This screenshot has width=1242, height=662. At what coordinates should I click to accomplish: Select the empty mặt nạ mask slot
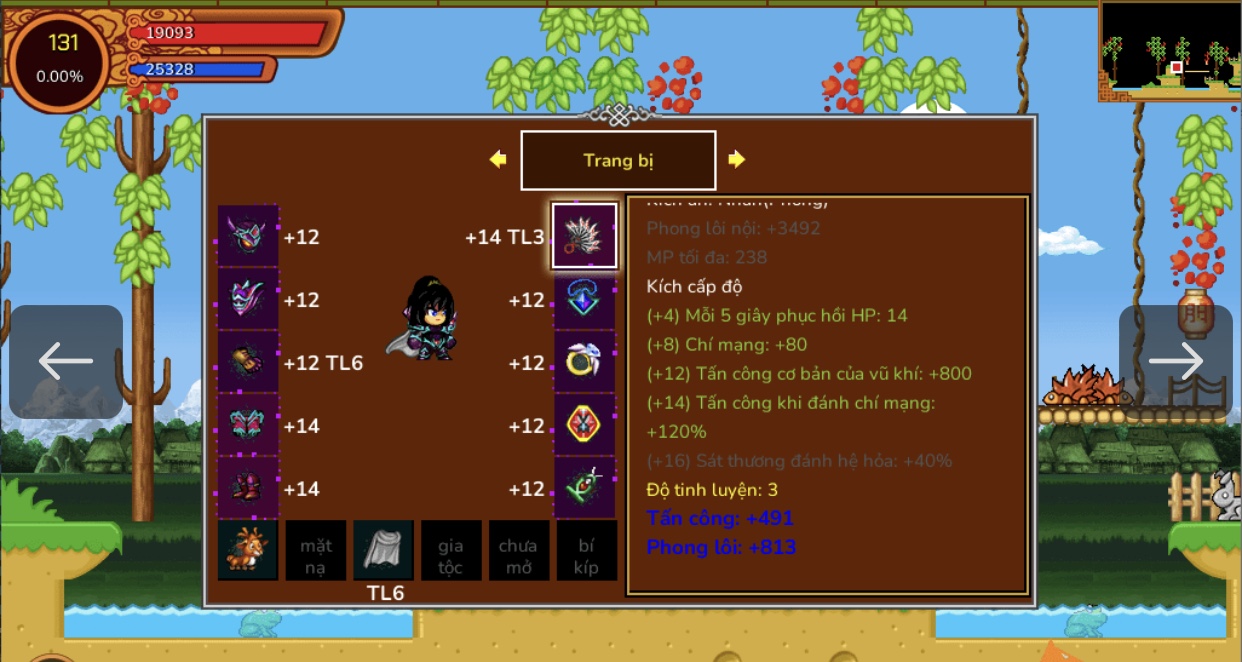(316, 551)
